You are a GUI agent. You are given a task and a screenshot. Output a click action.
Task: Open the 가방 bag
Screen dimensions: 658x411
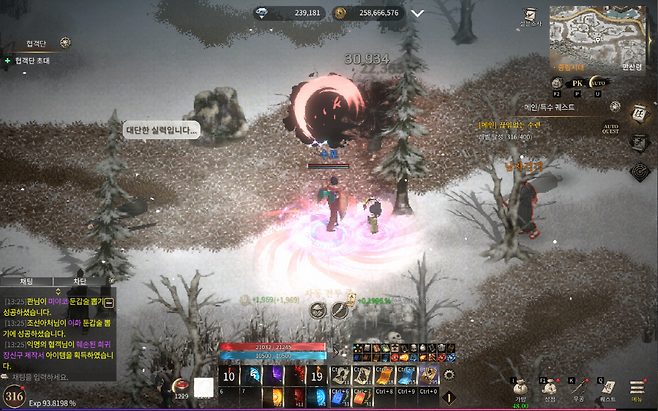tap(520, 389)
